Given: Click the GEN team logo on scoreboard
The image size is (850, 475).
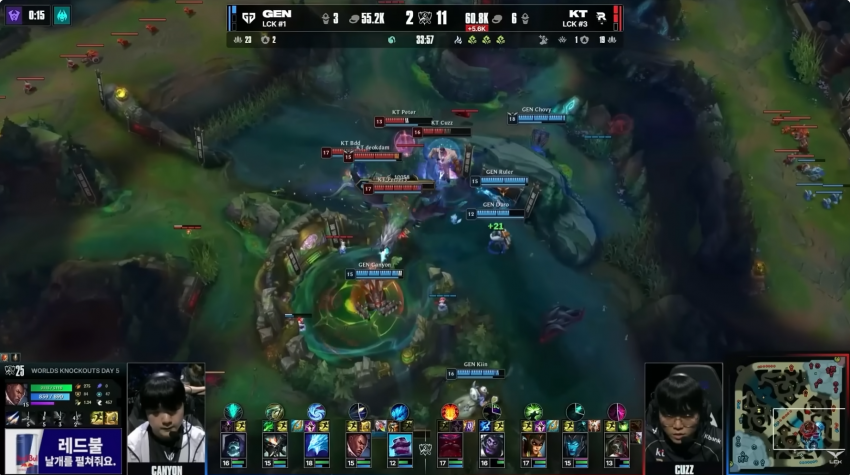Looking at the screenshot, I should pyautogui.click(x=245, y=17).
